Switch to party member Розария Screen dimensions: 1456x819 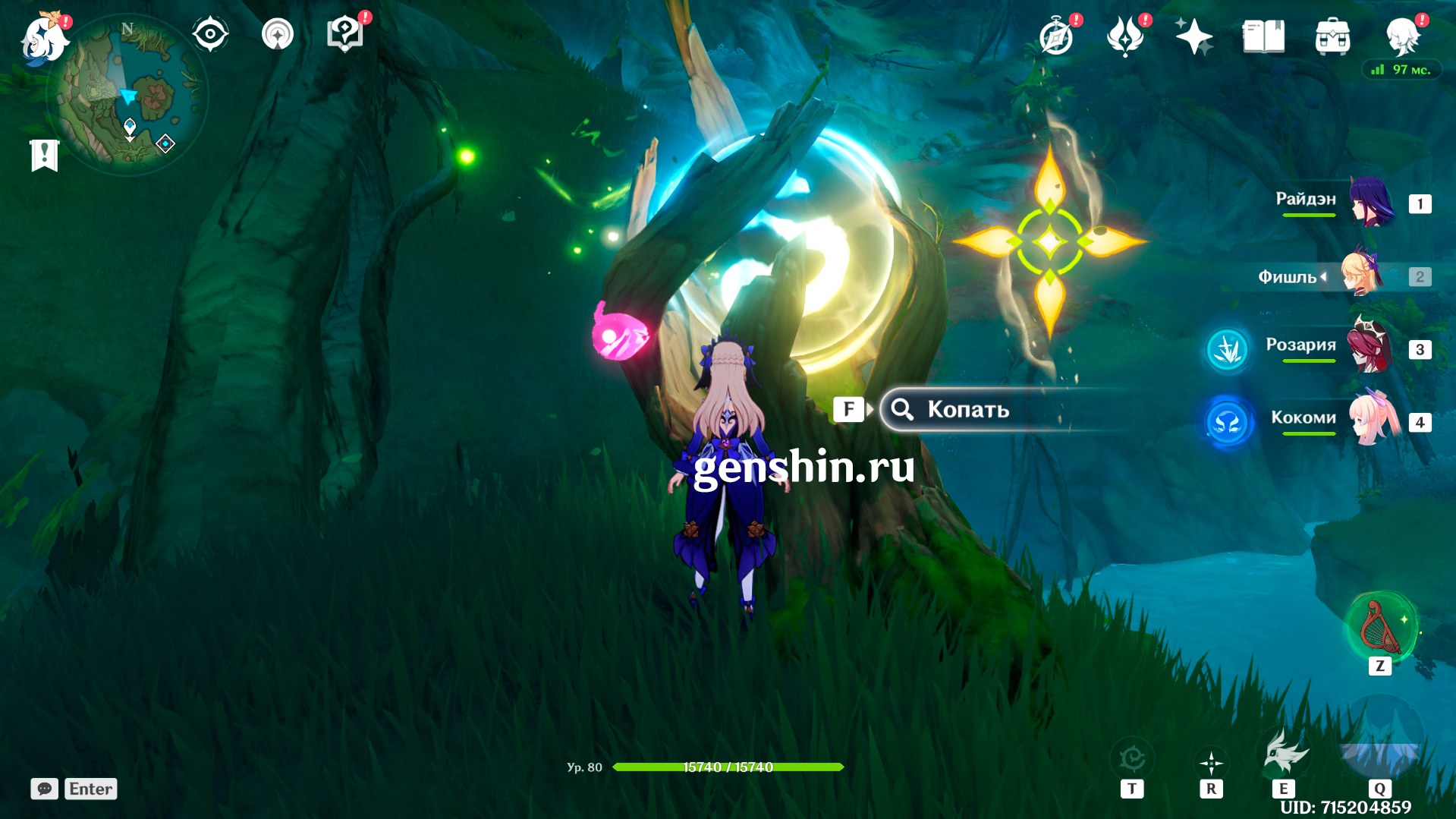coord(1370,348)
